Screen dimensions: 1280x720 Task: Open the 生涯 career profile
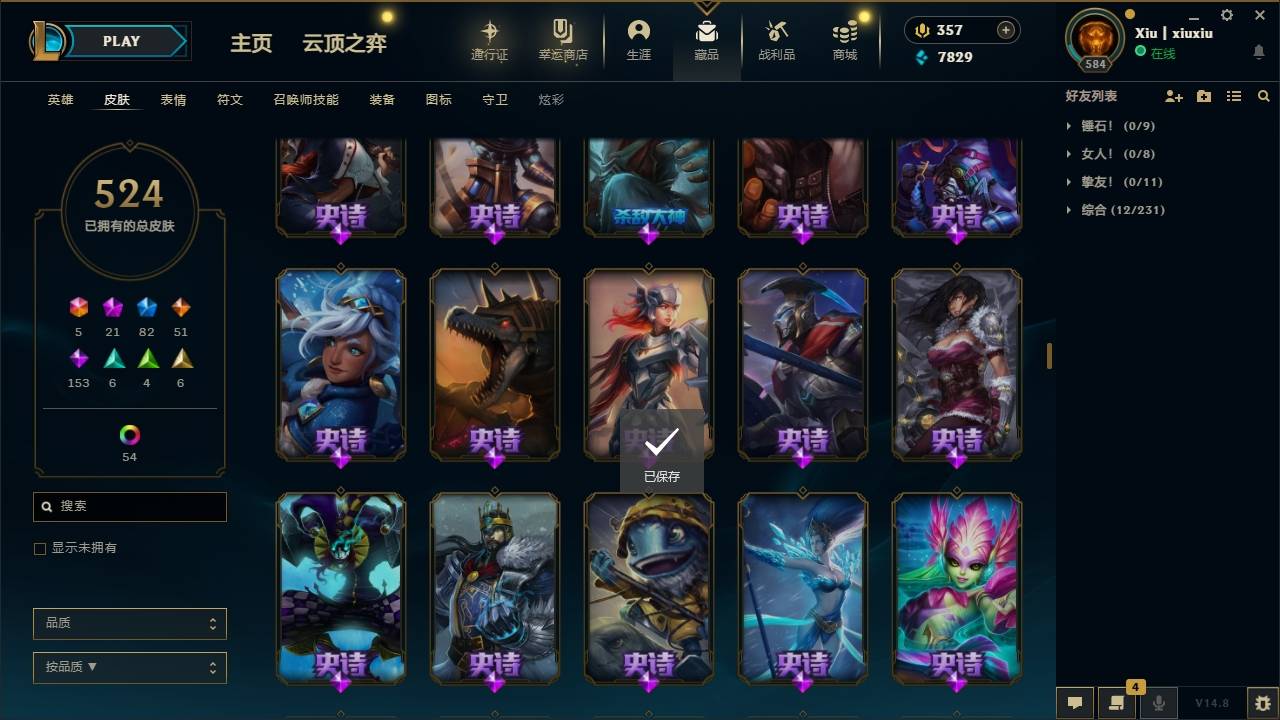click(638, 40)
